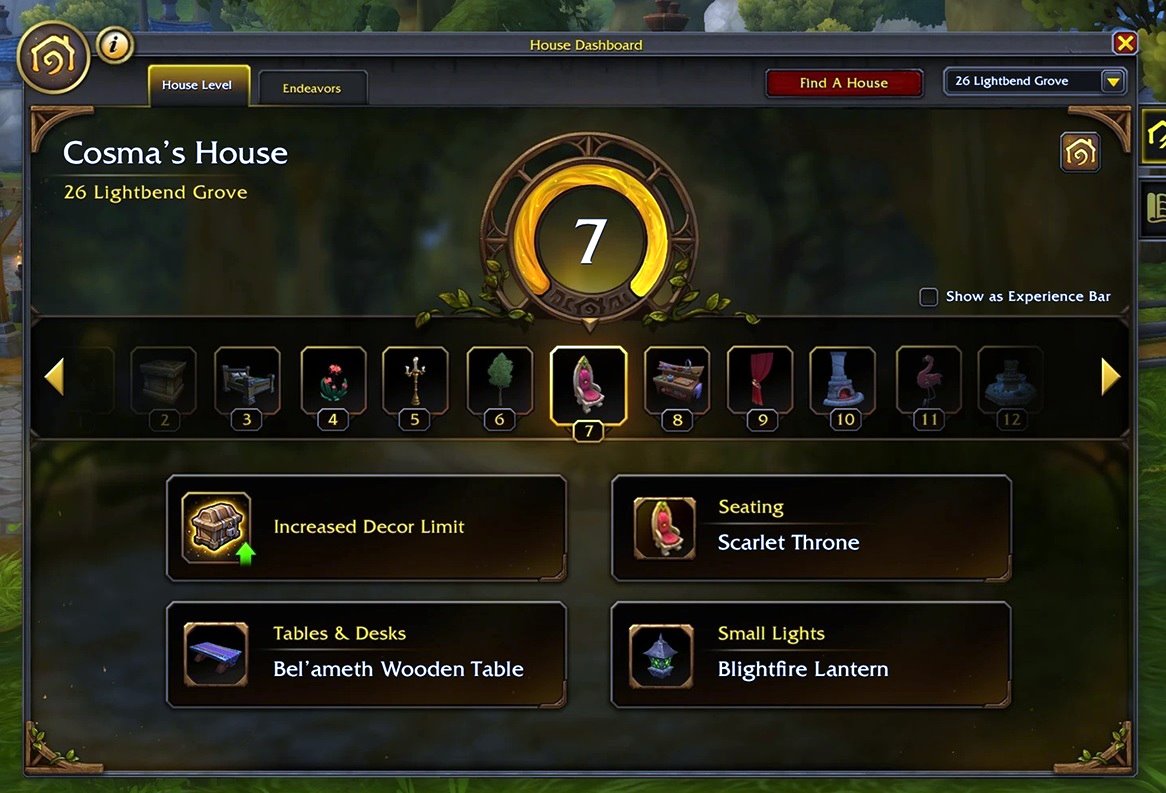
Task: Select the Blightfire Lantern reward entry
Action: pos(810,654)
